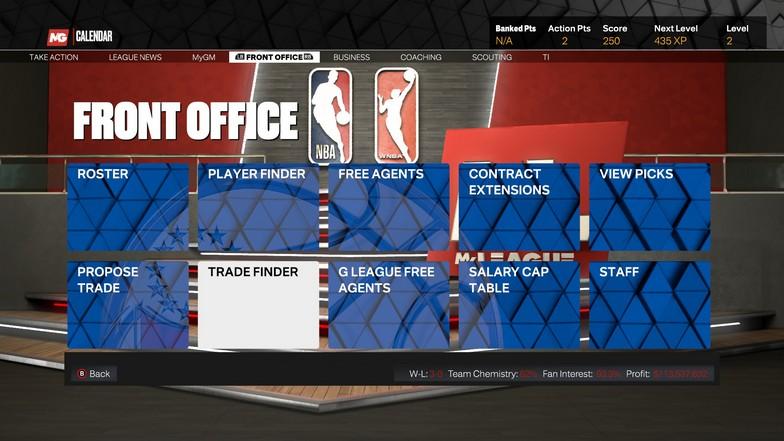Open the Roster tile
Screen dimensions: 784x441
127,207
